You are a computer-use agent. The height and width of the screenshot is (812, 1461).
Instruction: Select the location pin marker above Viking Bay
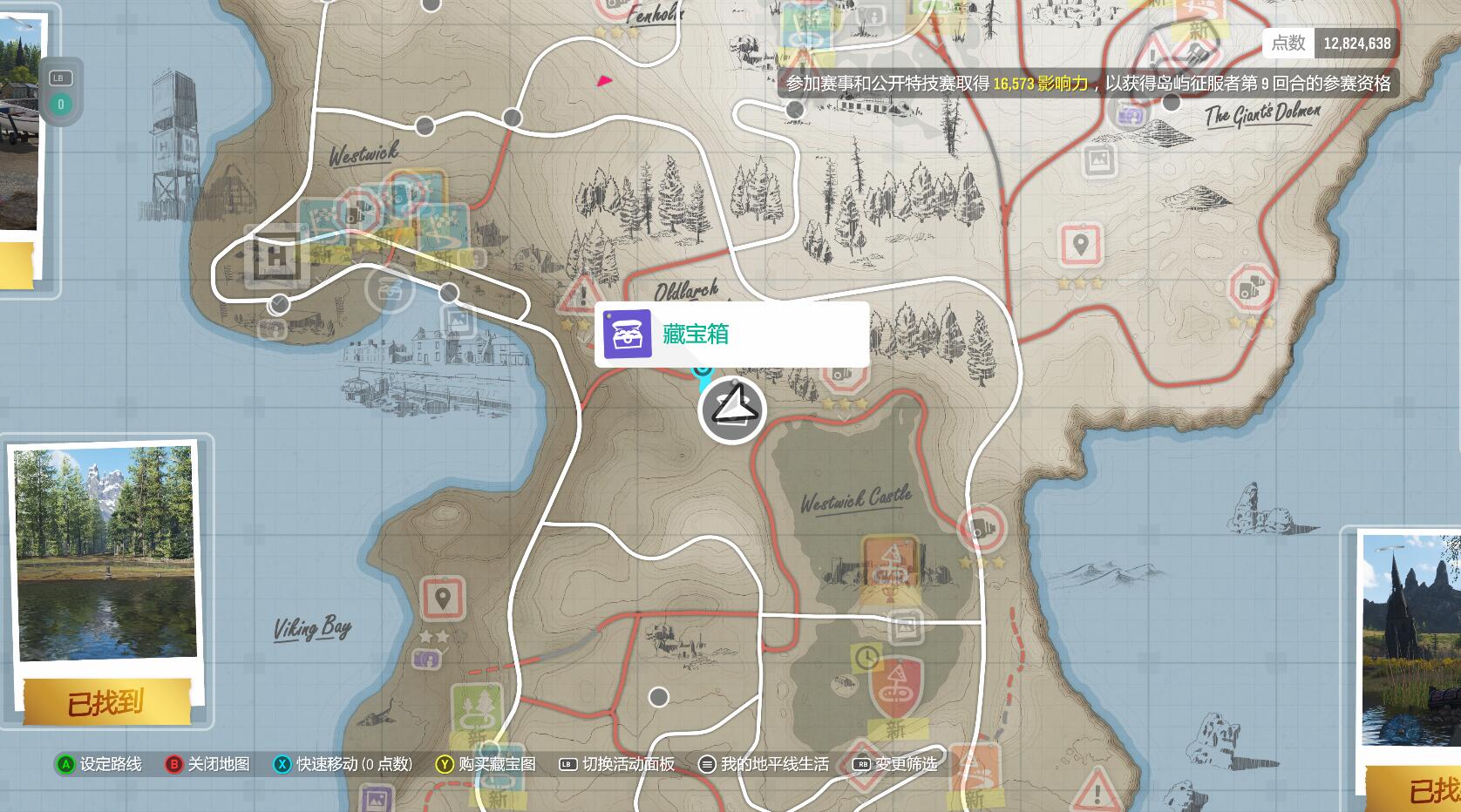(x=442, y=599)
